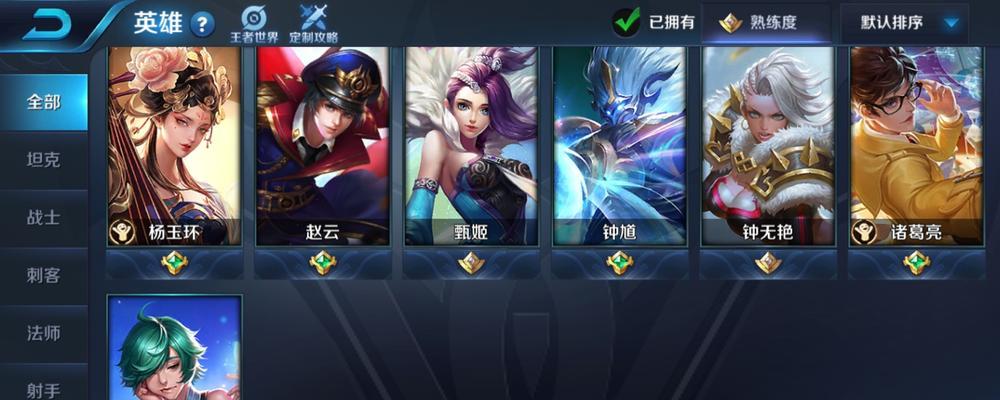The image size is (1000, 400).
Task: Show the 战士 warrior category
Action: pos(44,217)
